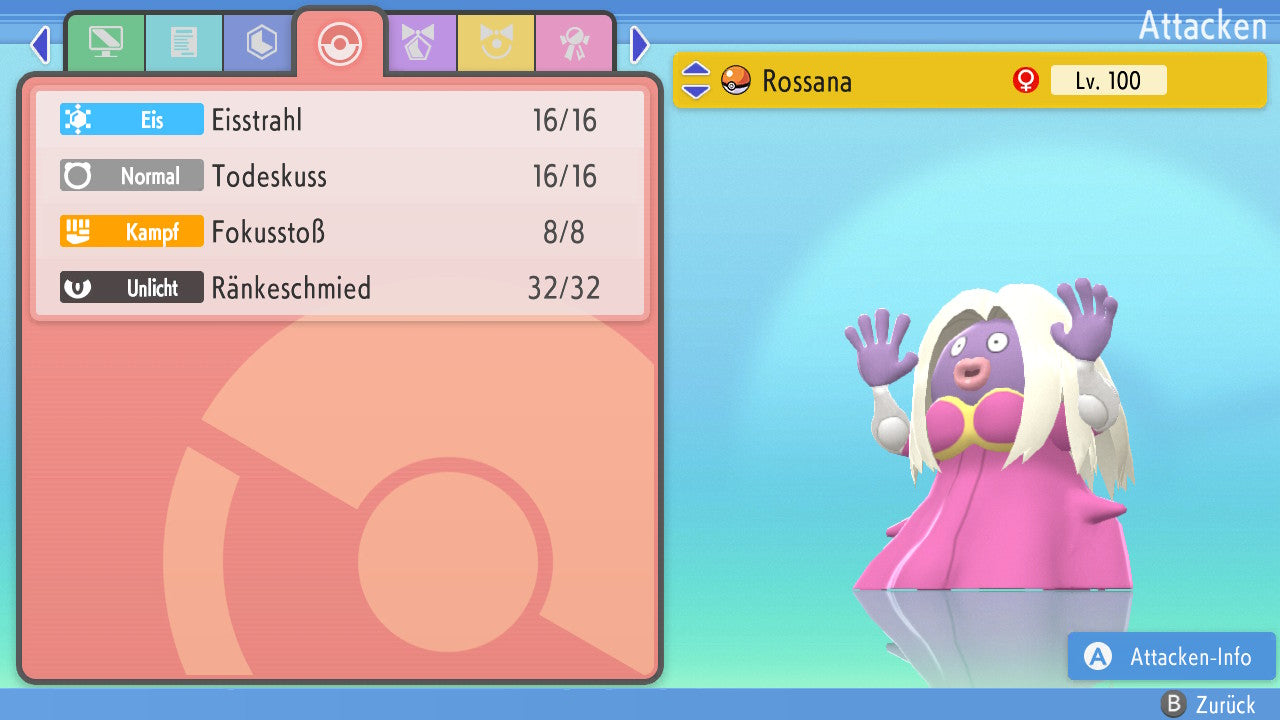Switch to the yellow contest moves tab
1280x720 pixels.
[496, 42]
